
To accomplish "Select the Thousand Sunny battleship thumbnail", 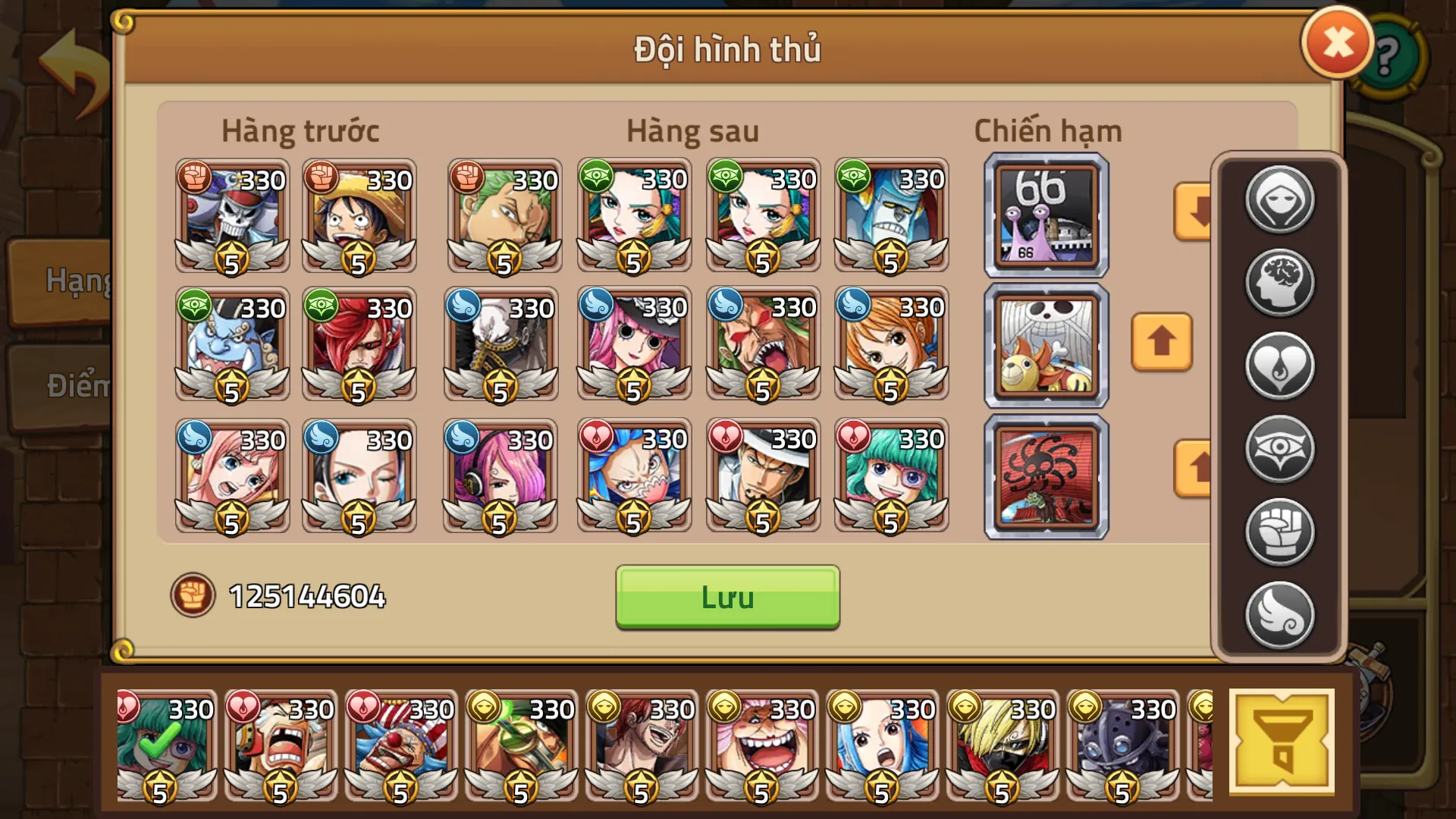I will pos(1045,345).
